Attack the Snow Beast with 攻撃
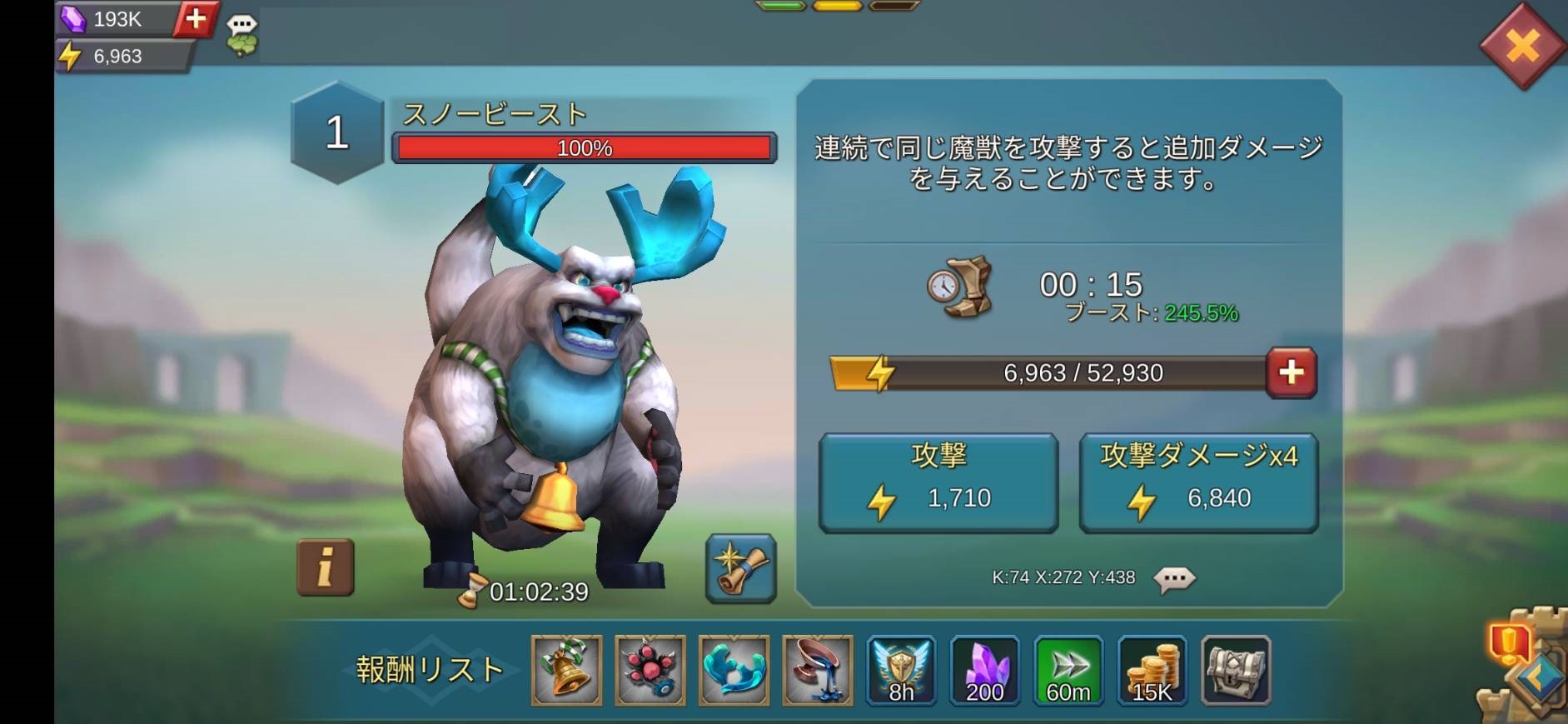 (939, 479)
